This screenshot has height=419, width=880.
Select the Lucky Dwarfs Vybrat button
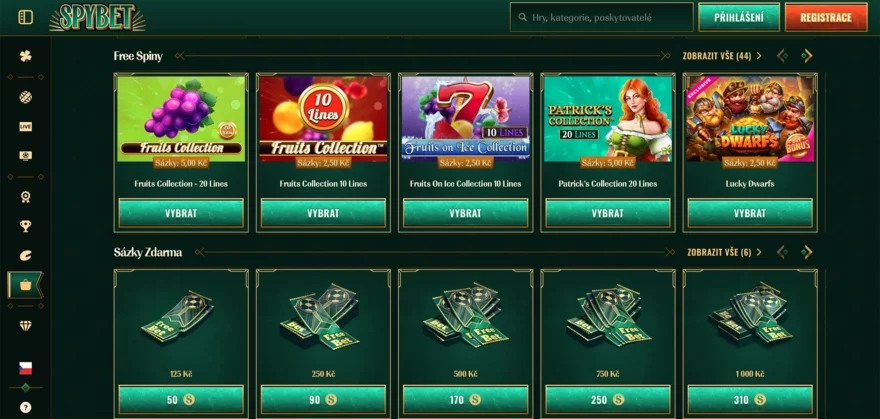click(749, 213)
